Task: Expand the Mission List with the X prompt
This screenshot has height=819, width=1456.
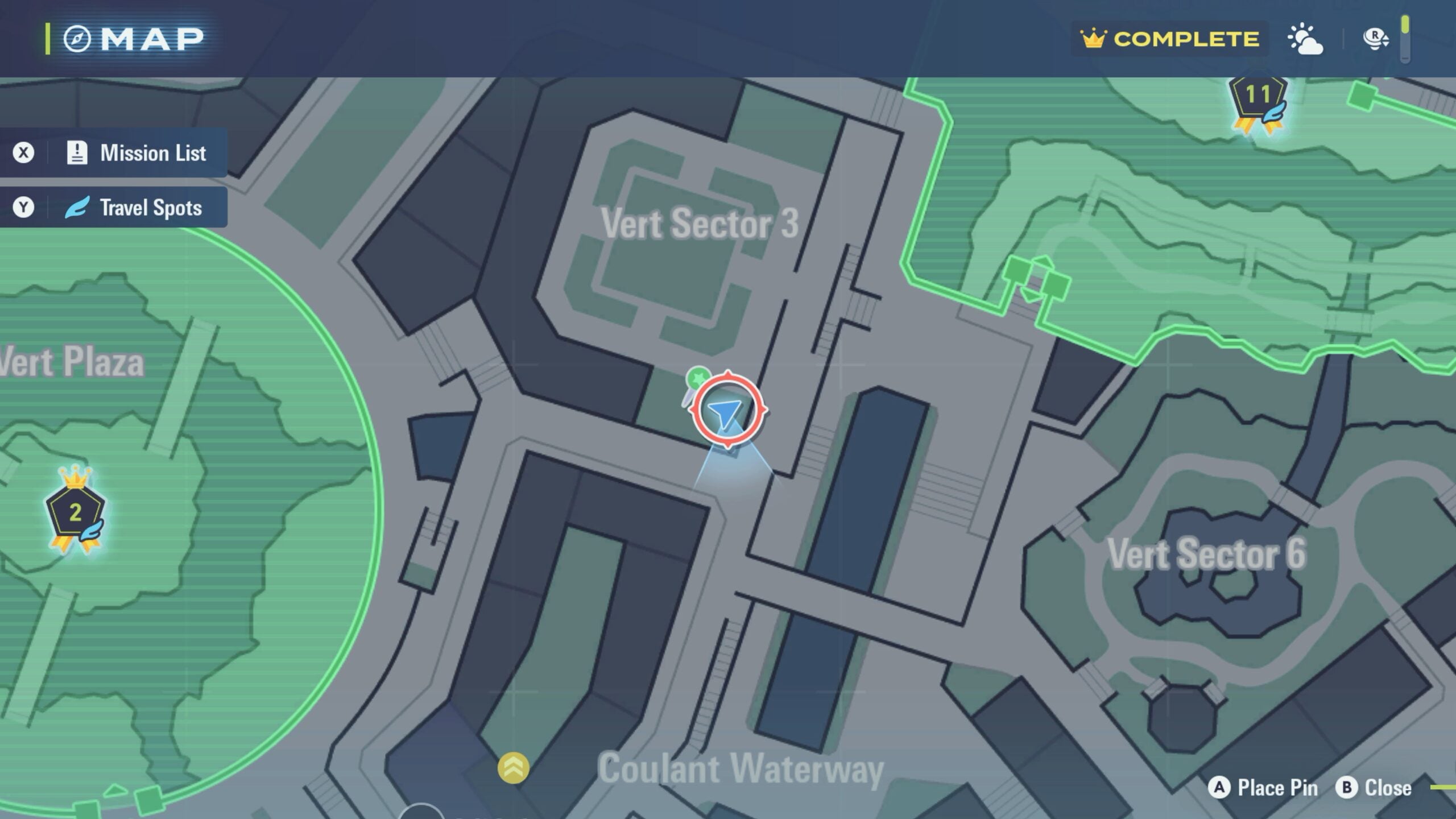Action: 24,152
